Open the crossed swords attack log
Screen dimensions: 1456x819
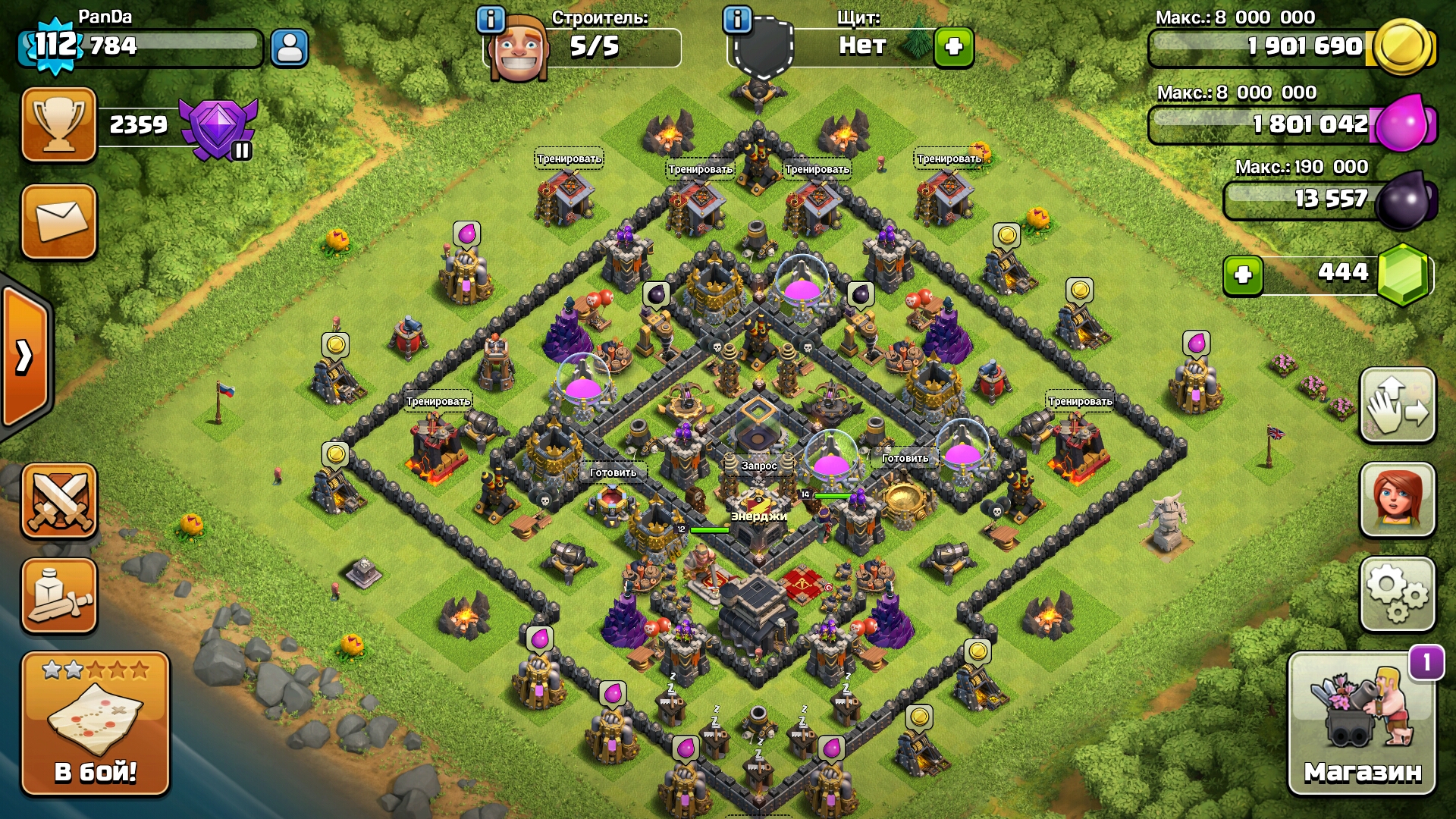click(59, 500)
